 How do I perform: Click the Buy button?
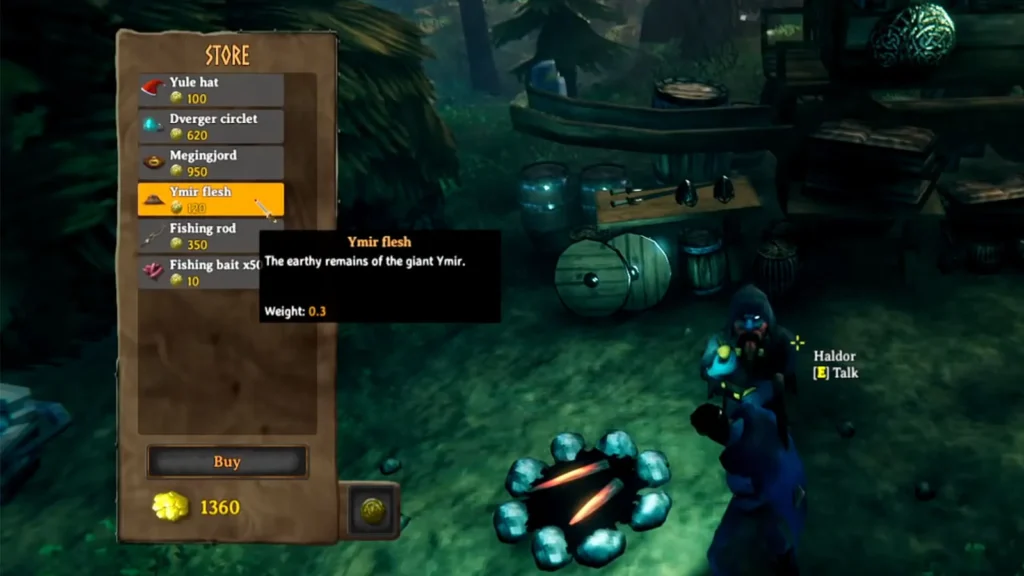227,462
